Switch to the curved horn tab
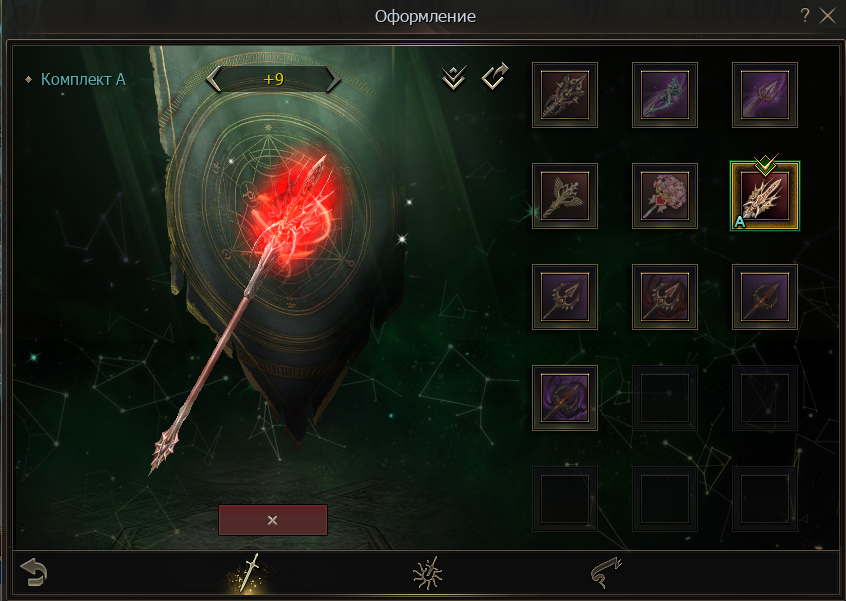This screenshot has height=601, width=846. point(606,573)
